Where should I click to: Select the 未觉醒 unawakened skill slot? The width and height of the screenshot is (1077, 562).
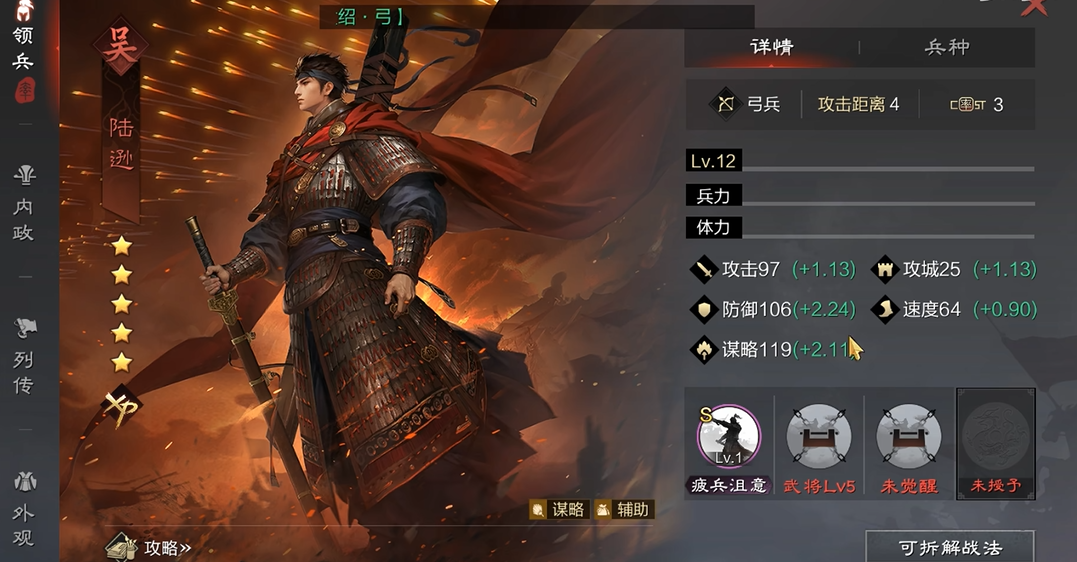pyautogui.click(x=909, y=438)
